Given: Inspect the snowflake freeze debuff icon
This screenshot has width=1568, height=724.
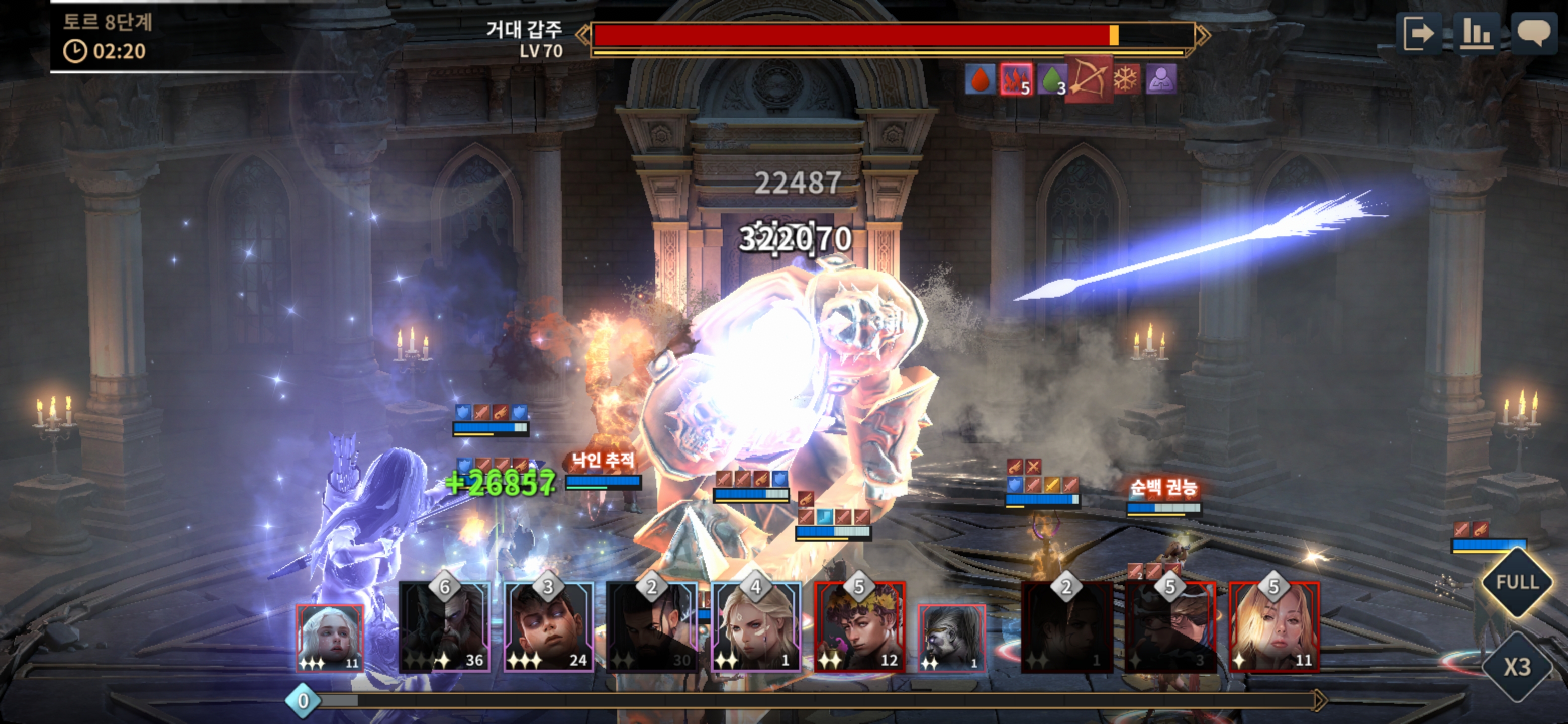Looking at the screenshot, I should point(1126,80).
